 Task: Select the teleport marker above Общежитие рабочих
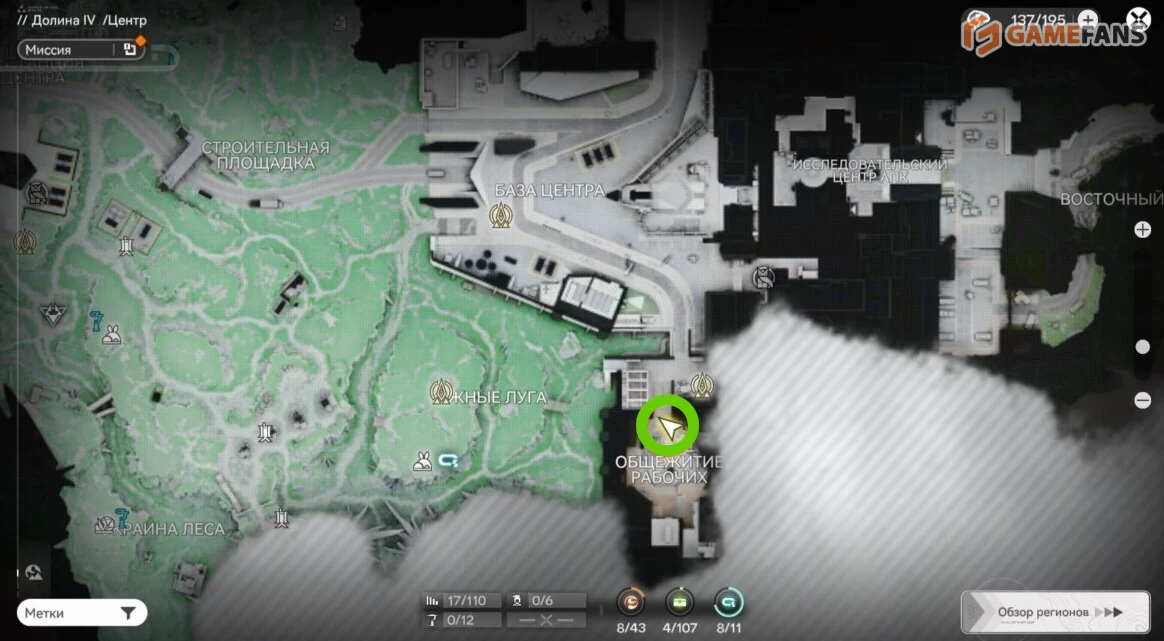tap(702, 384)
